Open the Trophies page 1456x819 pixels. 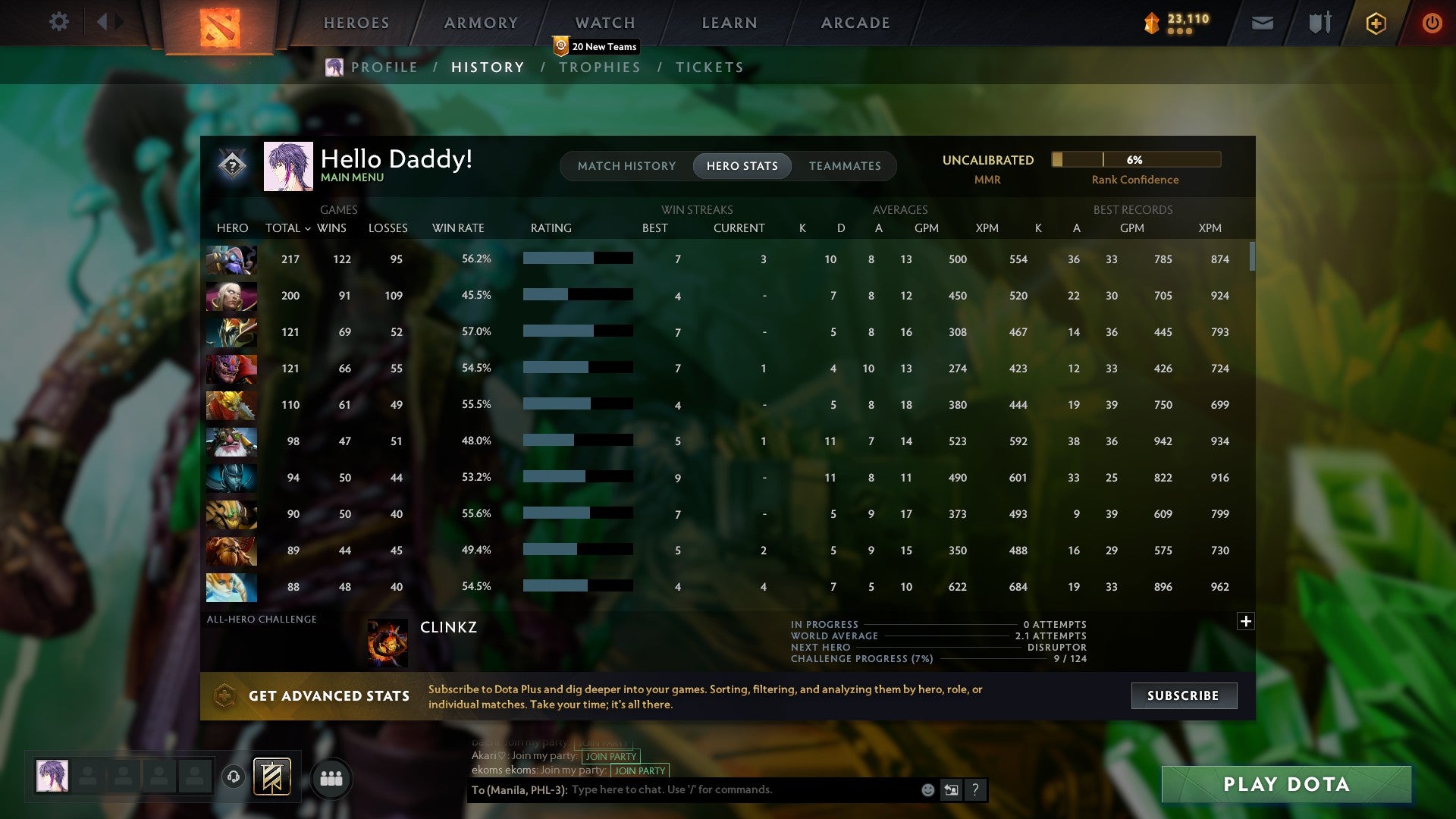[x=600, y=67]
